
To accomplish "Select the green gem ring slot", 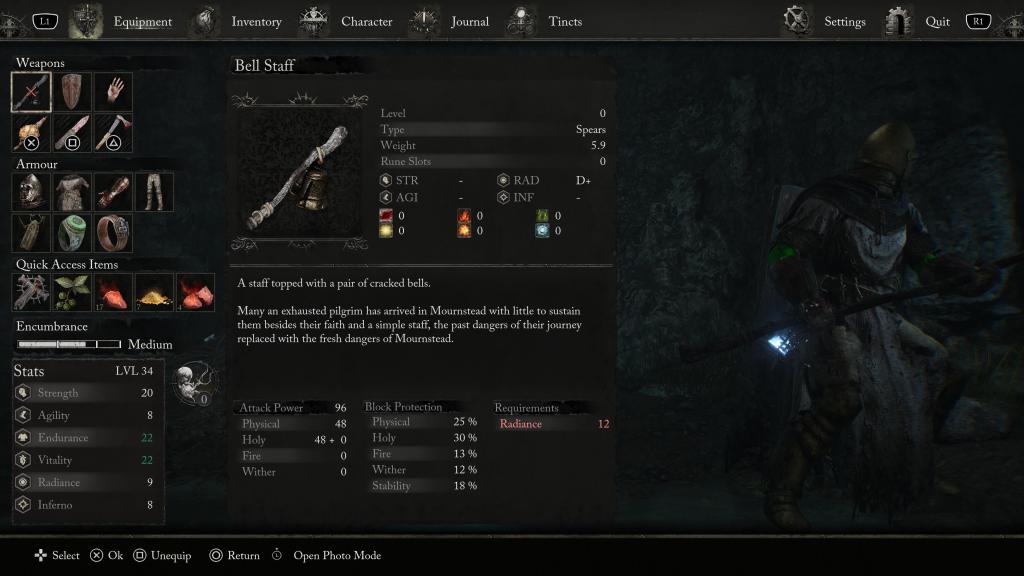I will [x=72, y=233].
